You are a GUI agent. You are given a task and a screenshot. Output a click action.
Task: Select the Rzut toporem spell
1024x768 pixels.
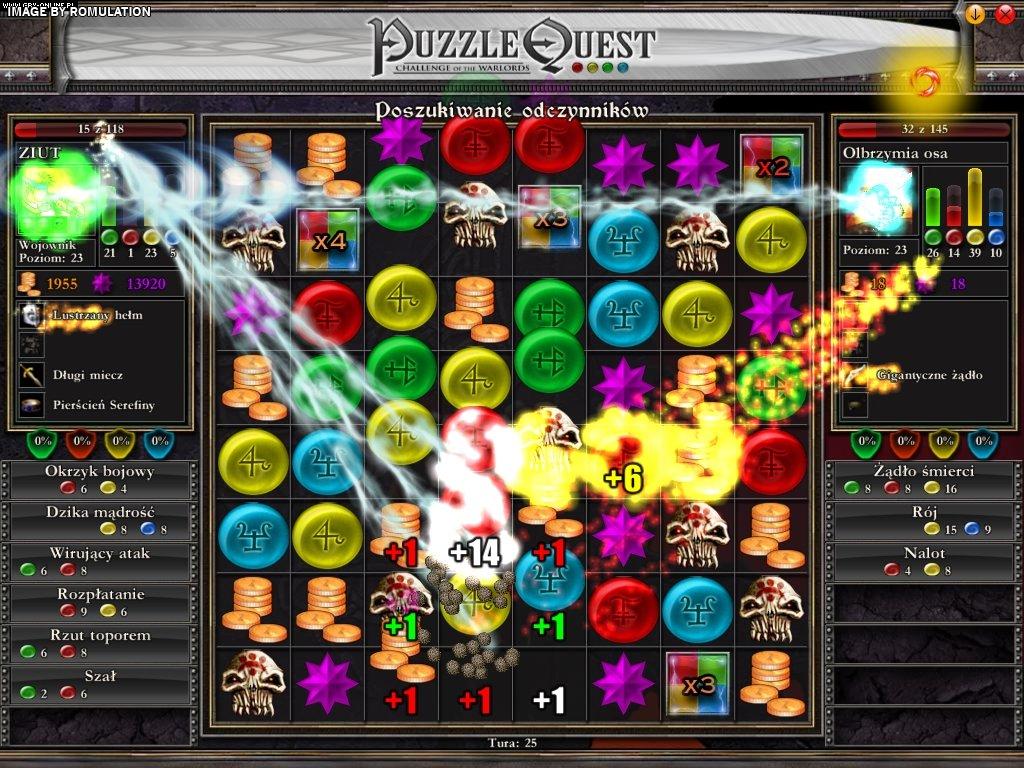[100, 643]
